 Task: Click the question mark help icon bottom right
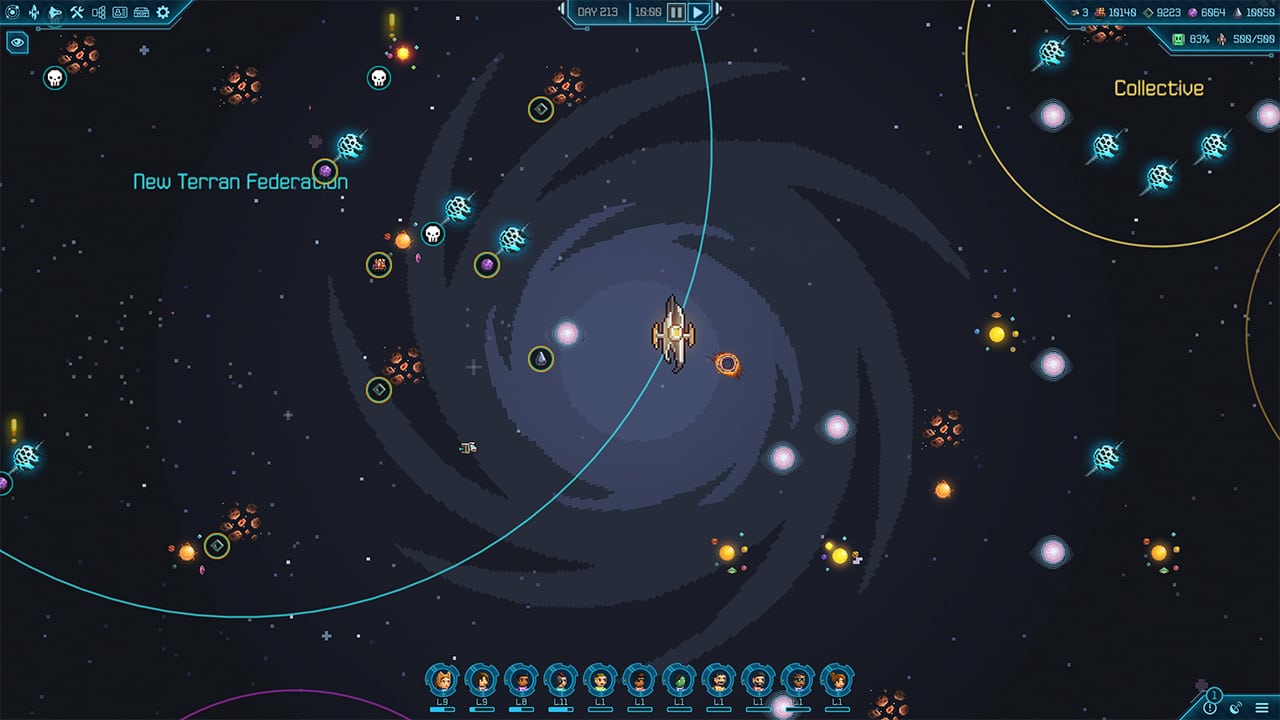point(1210,708)
